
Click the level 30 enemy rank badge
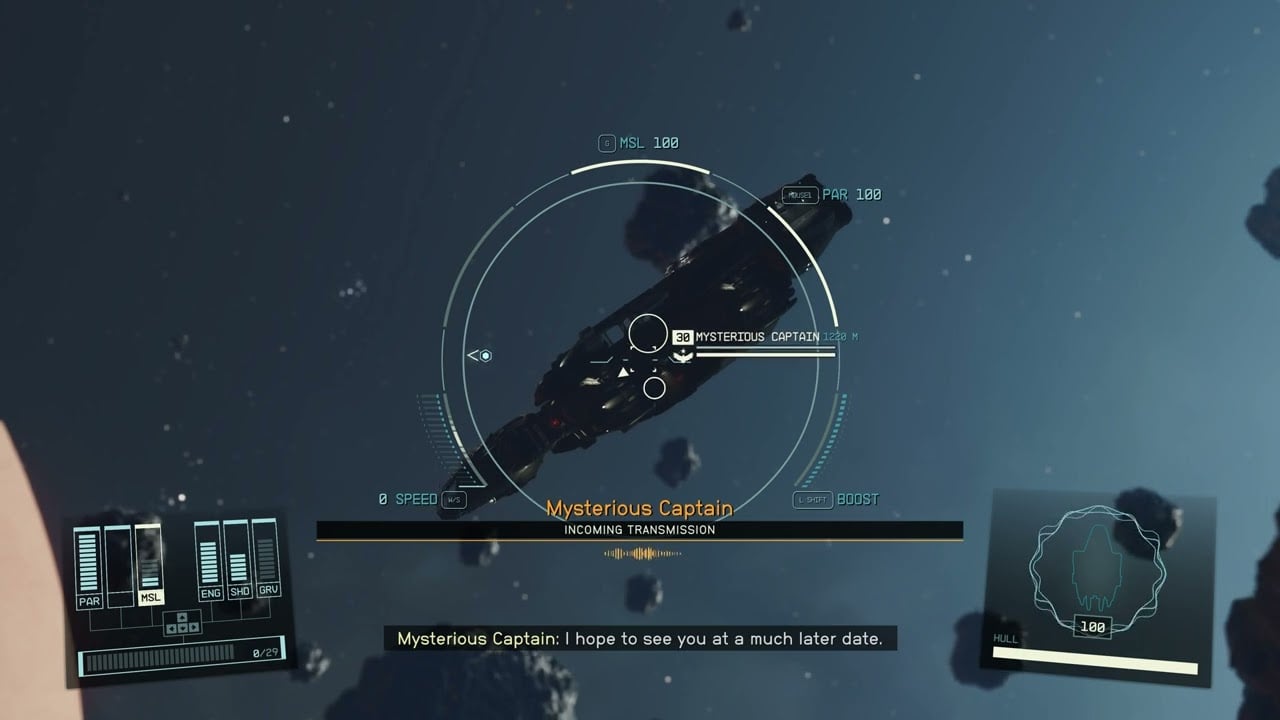tap(683, 337)
